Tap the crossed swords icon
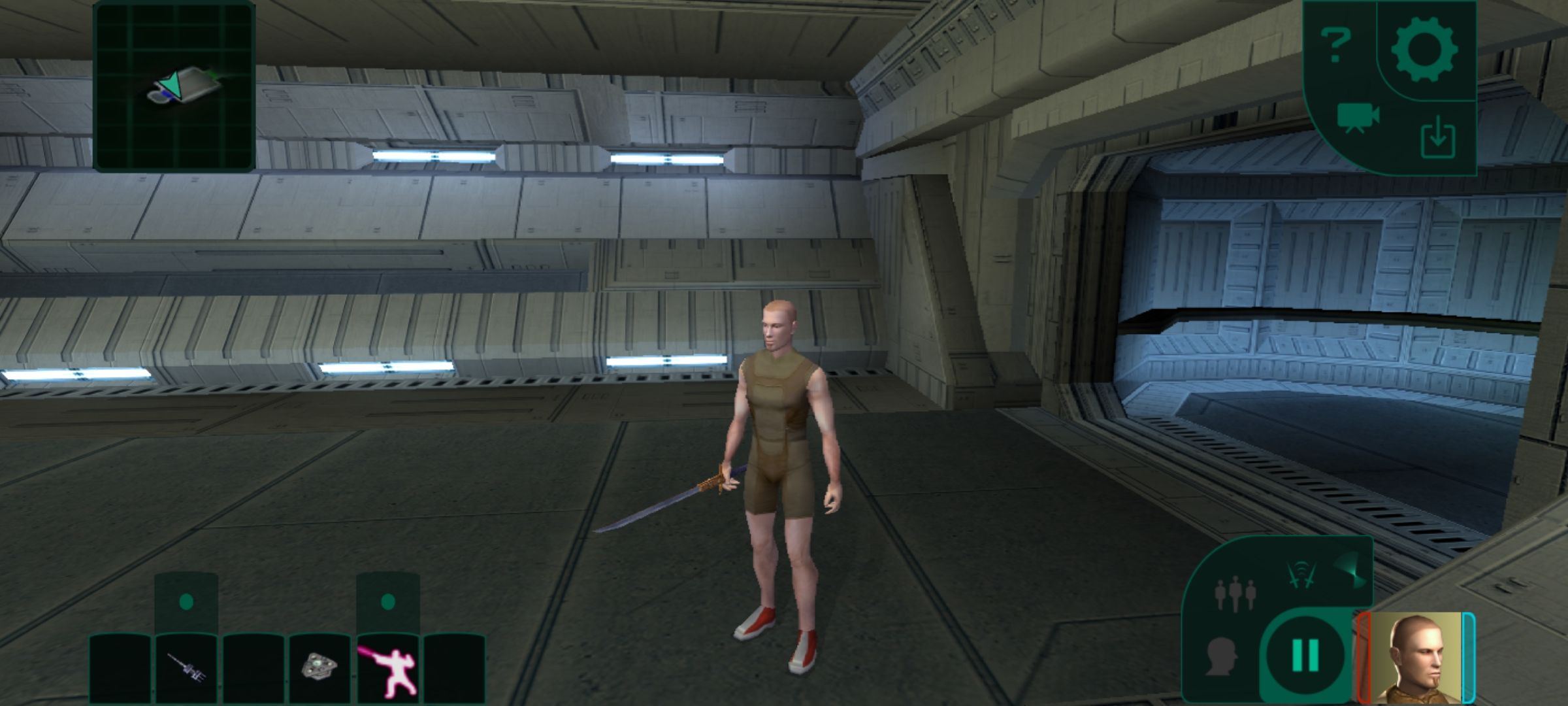This screenshot has height=706, width=1568. [1301, 575]
